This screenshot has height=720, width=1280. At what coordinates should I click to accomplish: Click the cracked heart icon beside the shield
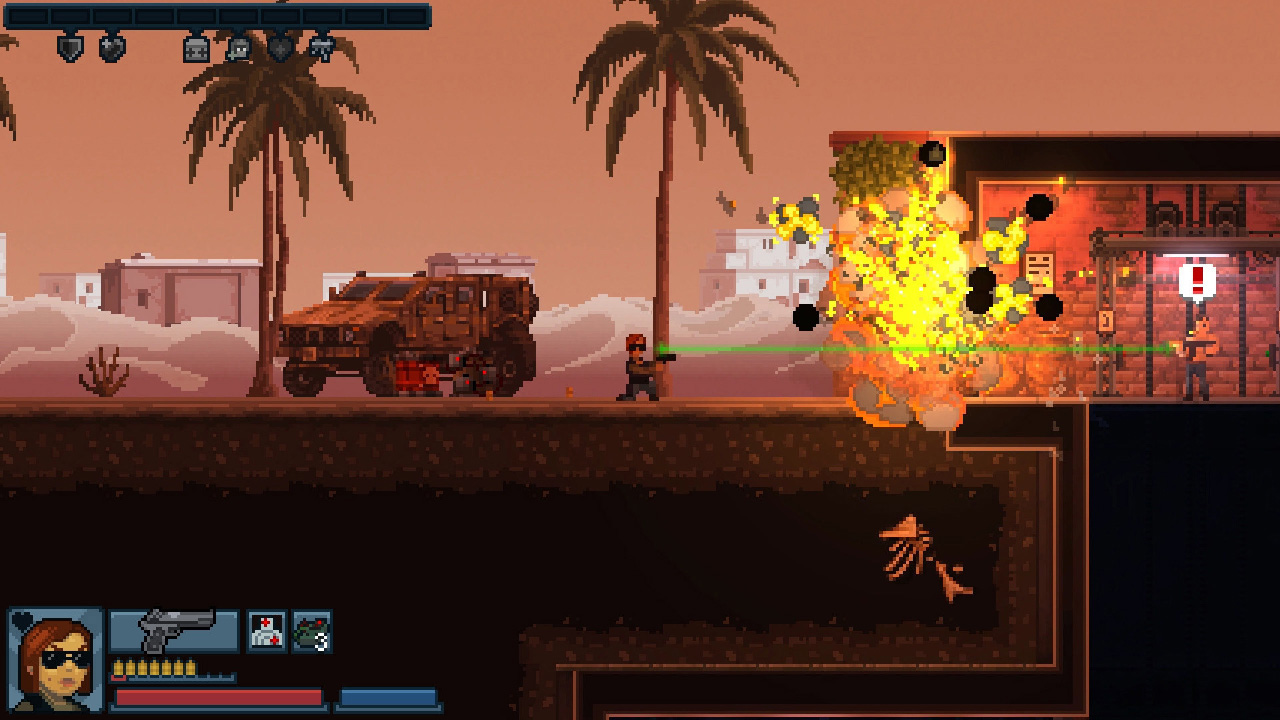pos(110,48)
